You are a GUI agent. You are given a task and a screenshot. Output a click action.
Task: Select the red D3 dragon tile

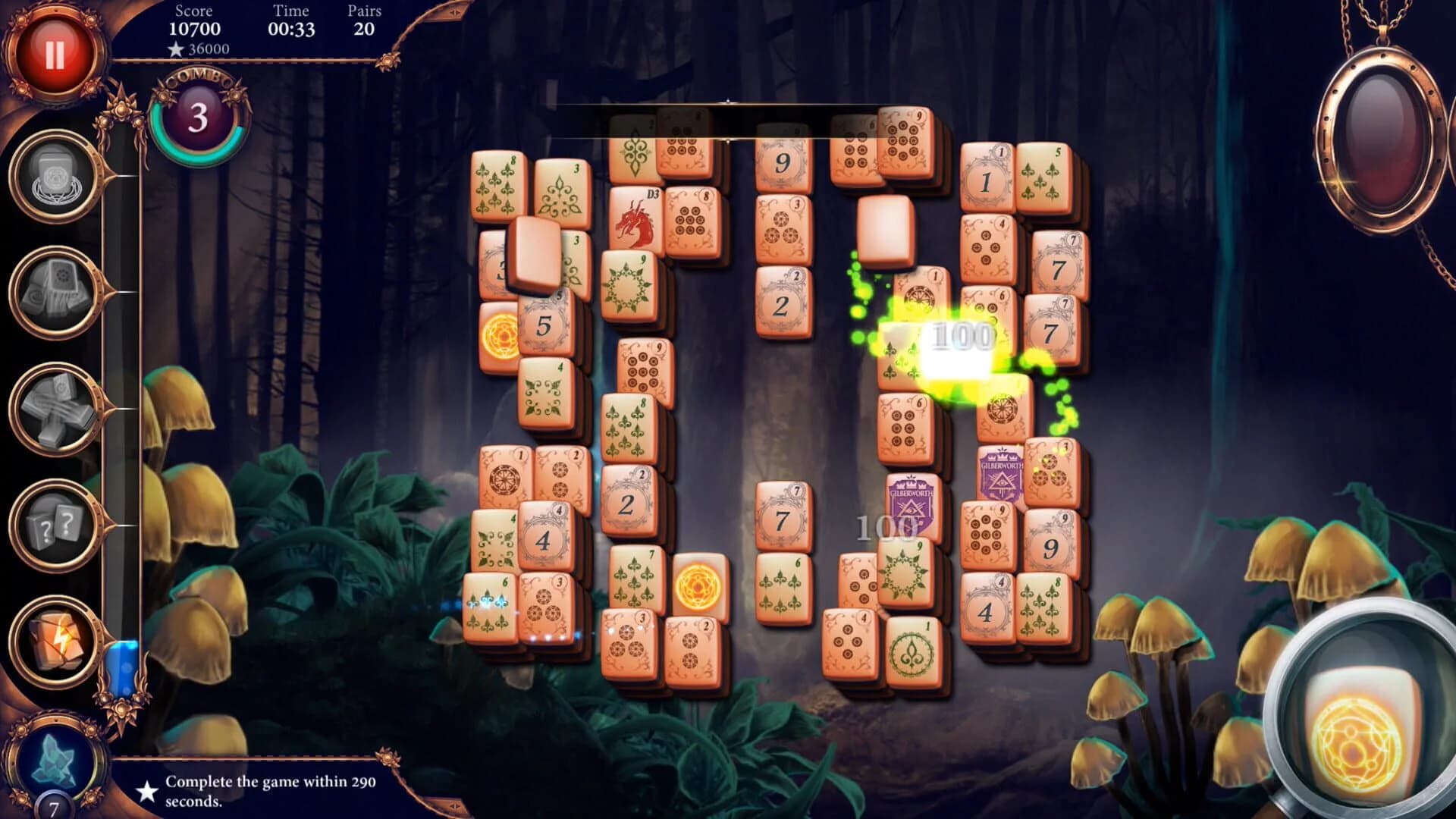pos(637,220)
